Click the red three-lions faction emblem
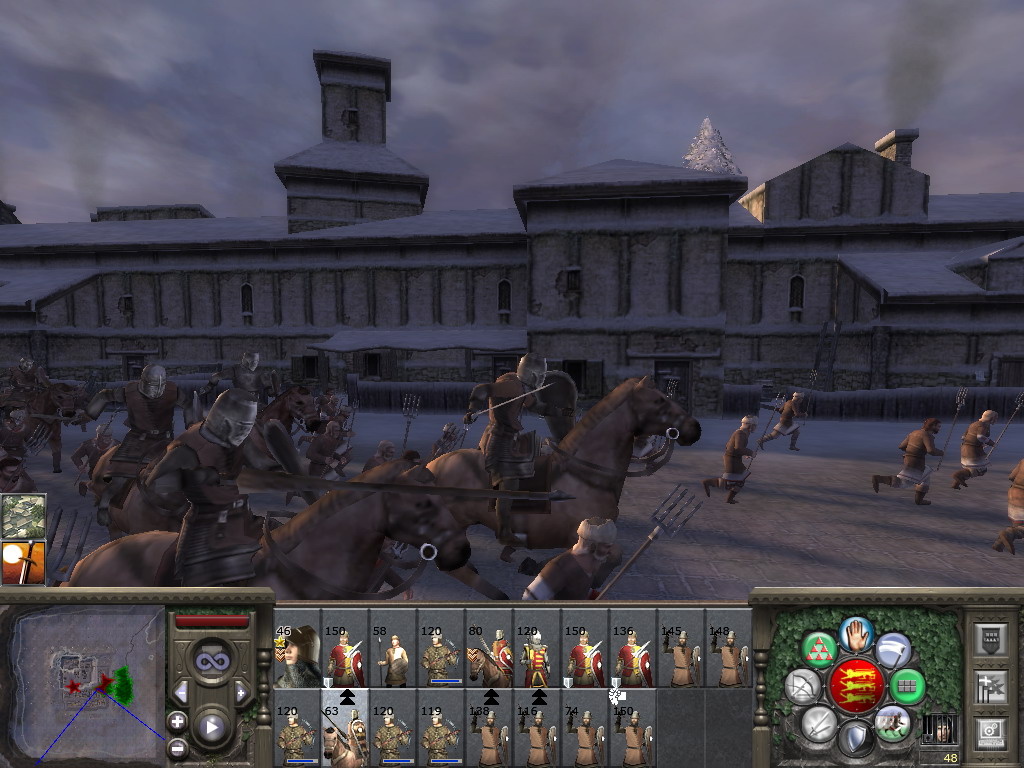 point(856,686)
